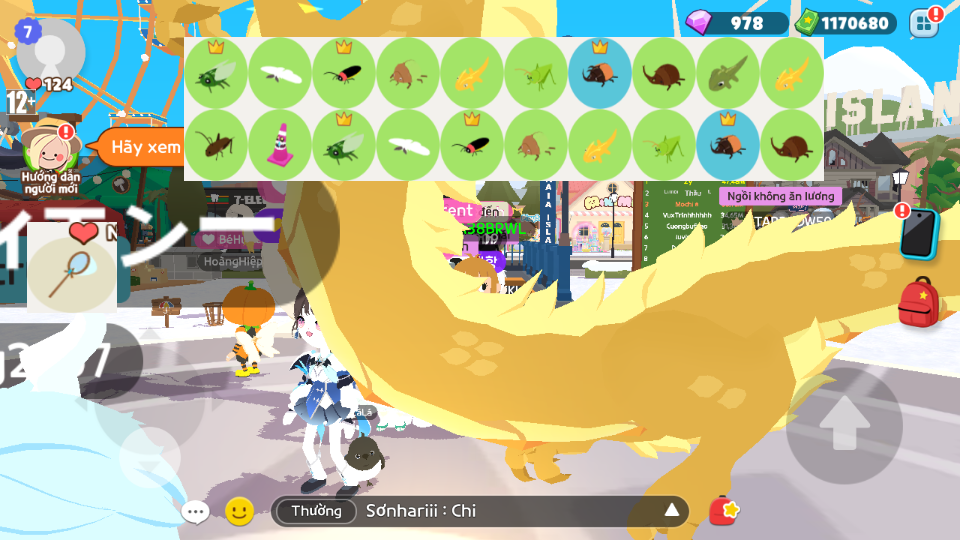Open the green cash currency counter

click(x=843, y=22)
